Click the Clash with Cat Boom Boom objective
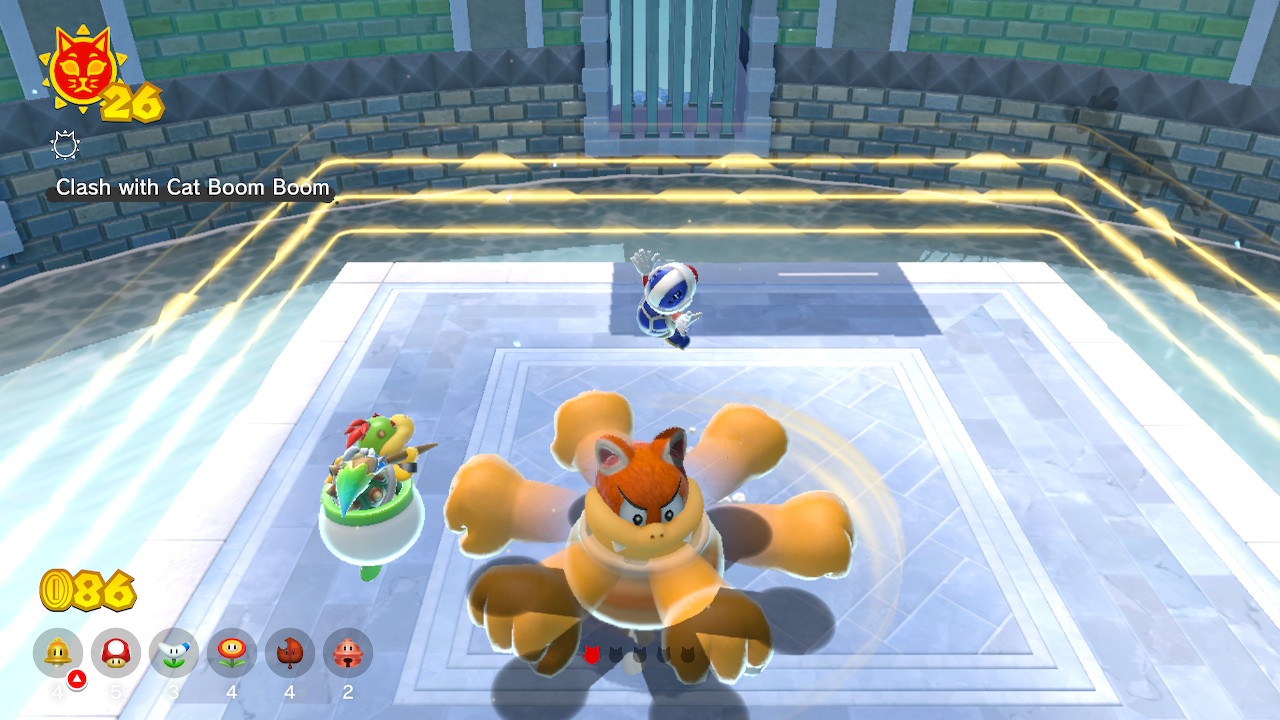This screenshot has height=720, width=1280. point(192,188)
